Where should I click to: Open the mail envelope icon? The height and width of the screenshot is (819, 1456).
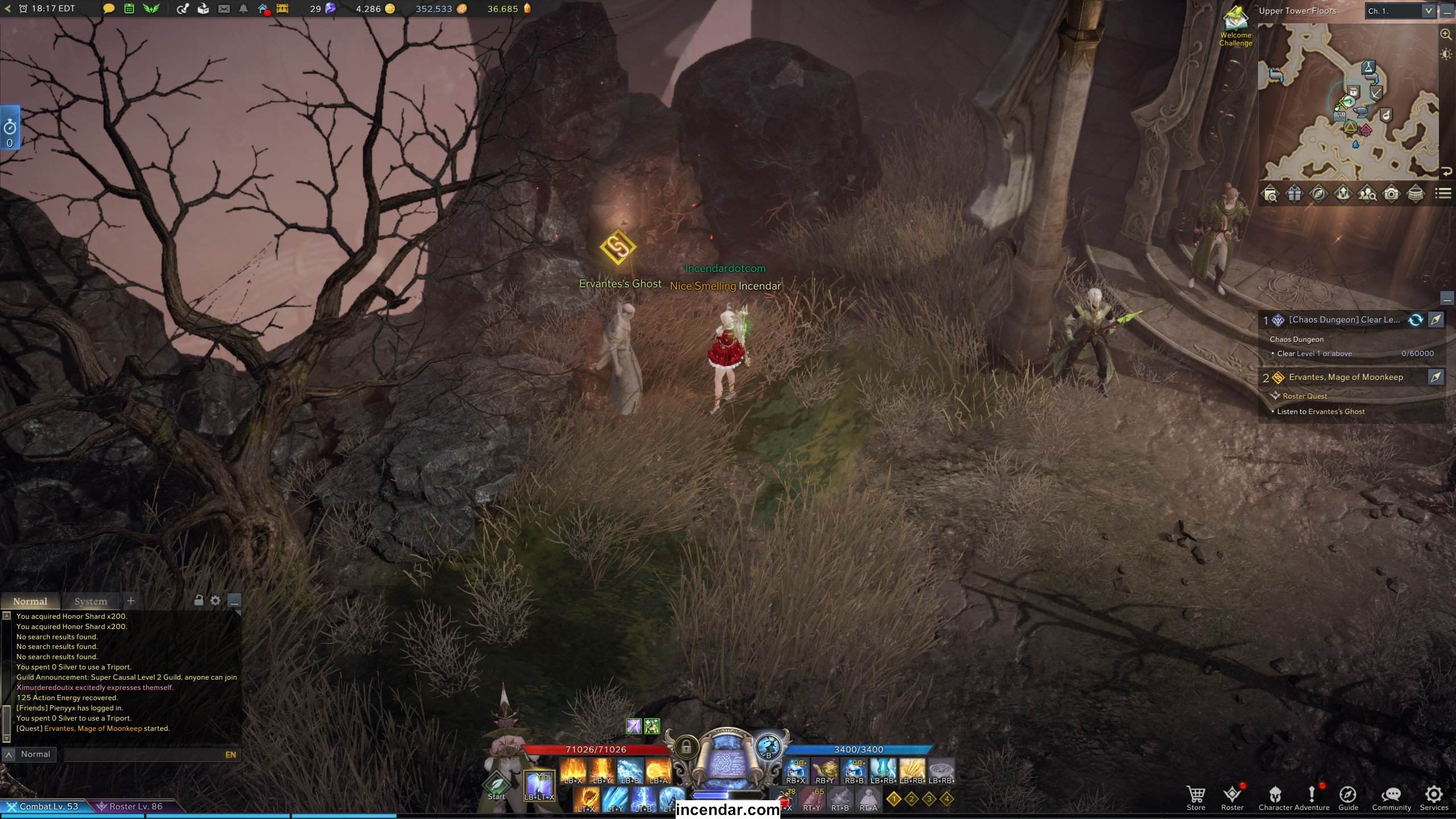tap(224, 9)
